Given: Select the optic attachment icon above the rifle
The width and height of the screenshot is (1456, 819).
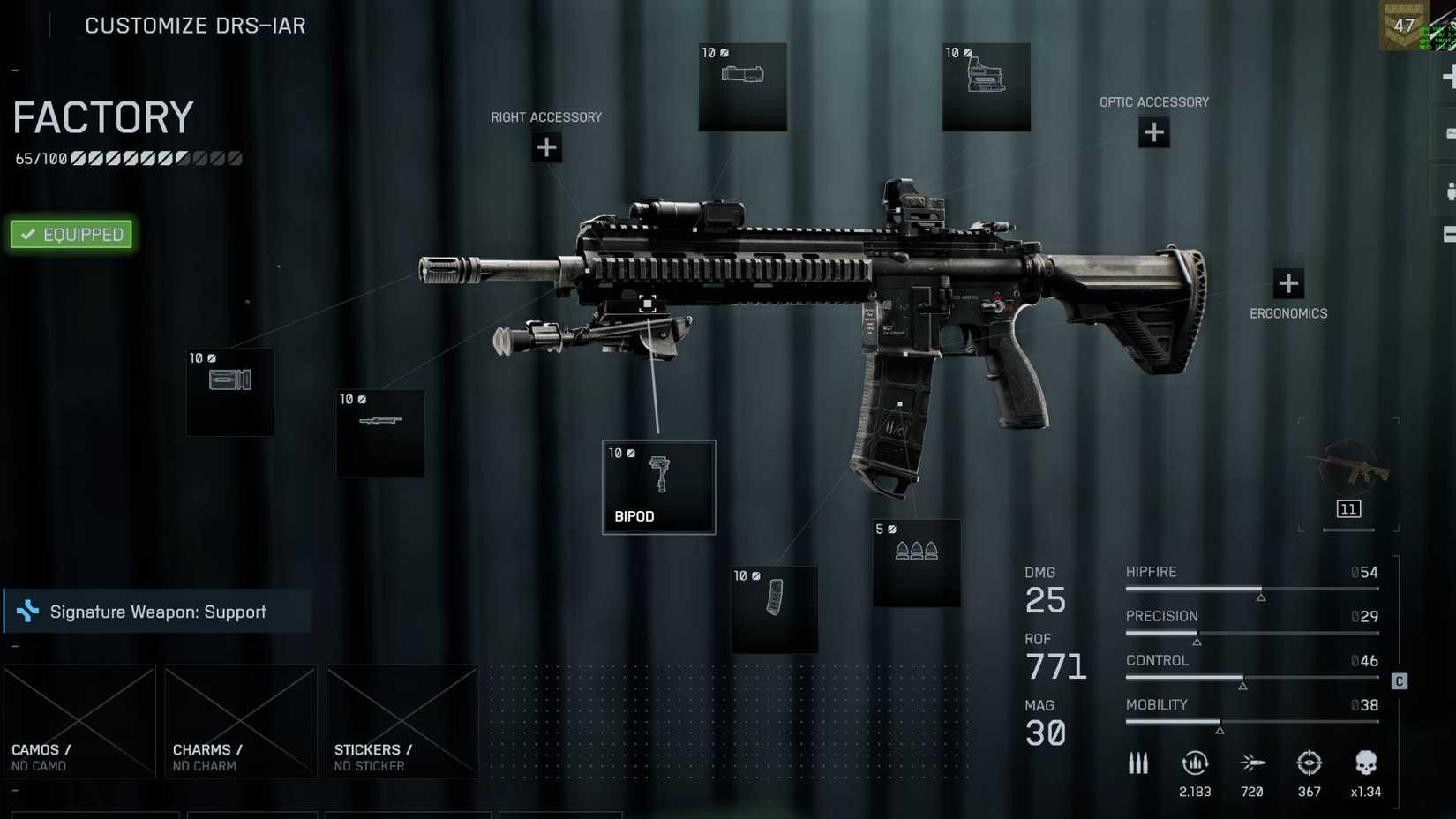Looking at the screenshot, I should [987, 86].
